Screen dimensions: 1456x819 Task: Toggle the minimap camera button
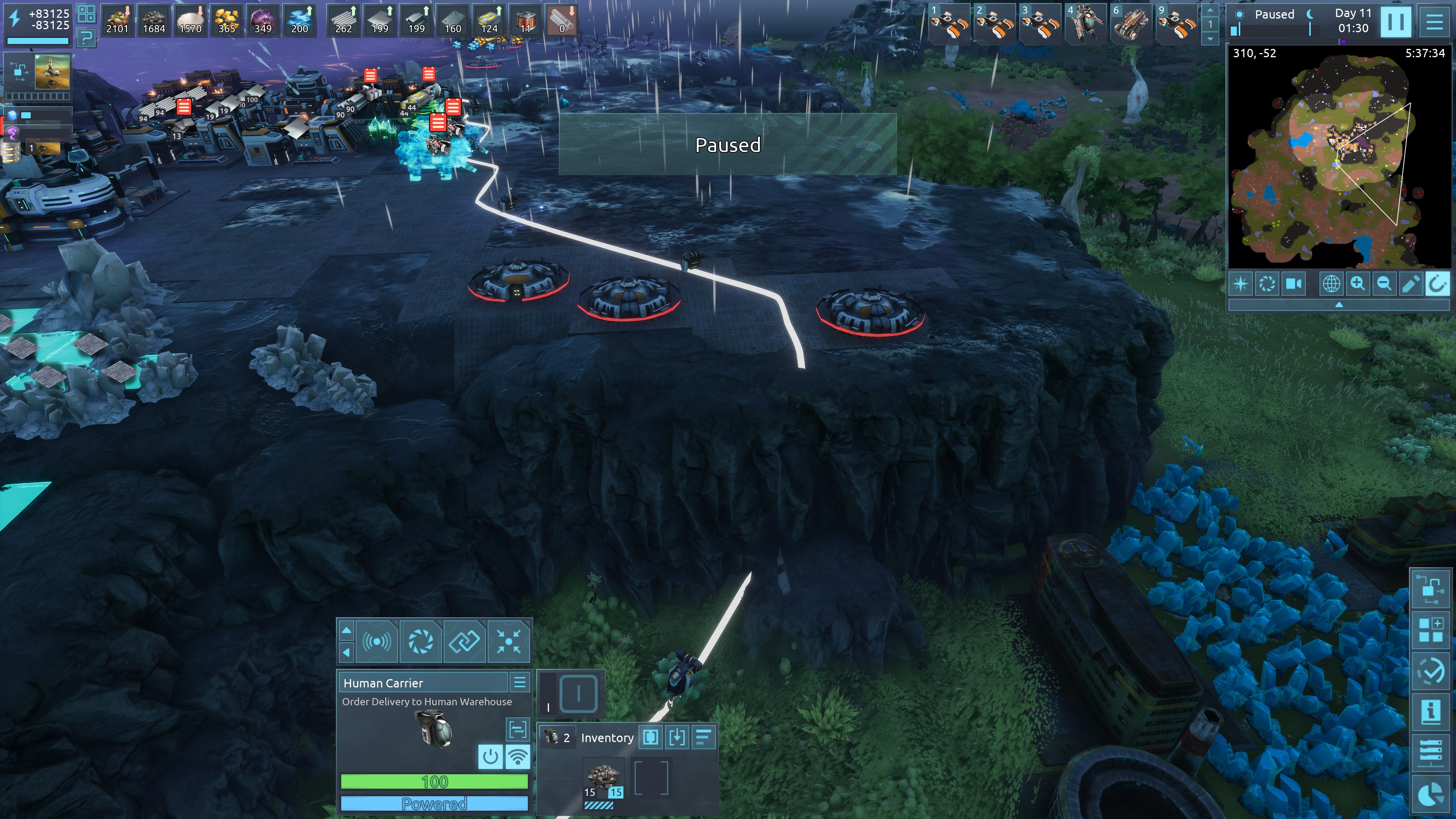click(1293, 284)
